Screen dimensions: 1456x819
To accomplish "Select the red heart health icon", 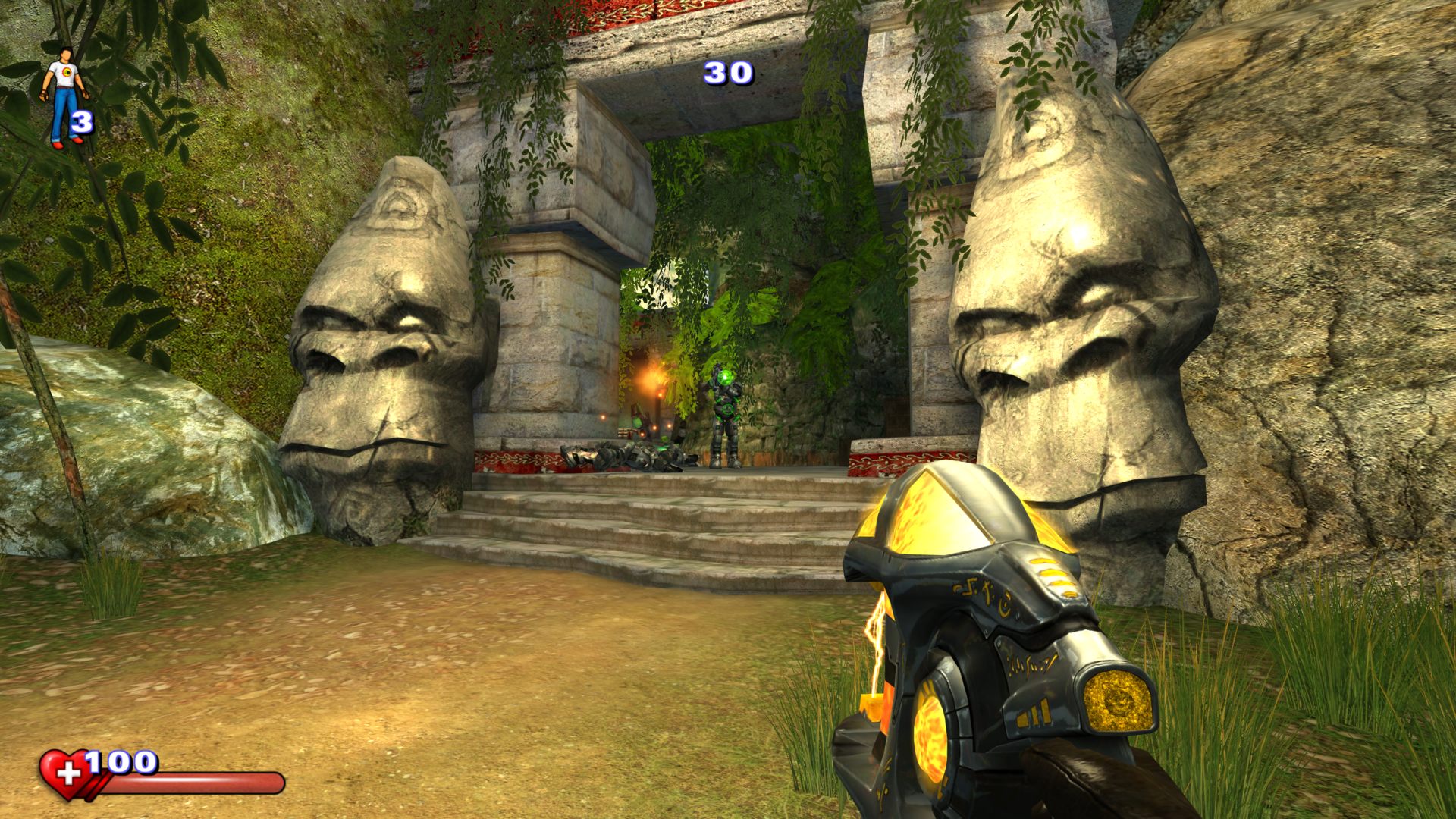I will click(x=64, y=774).
